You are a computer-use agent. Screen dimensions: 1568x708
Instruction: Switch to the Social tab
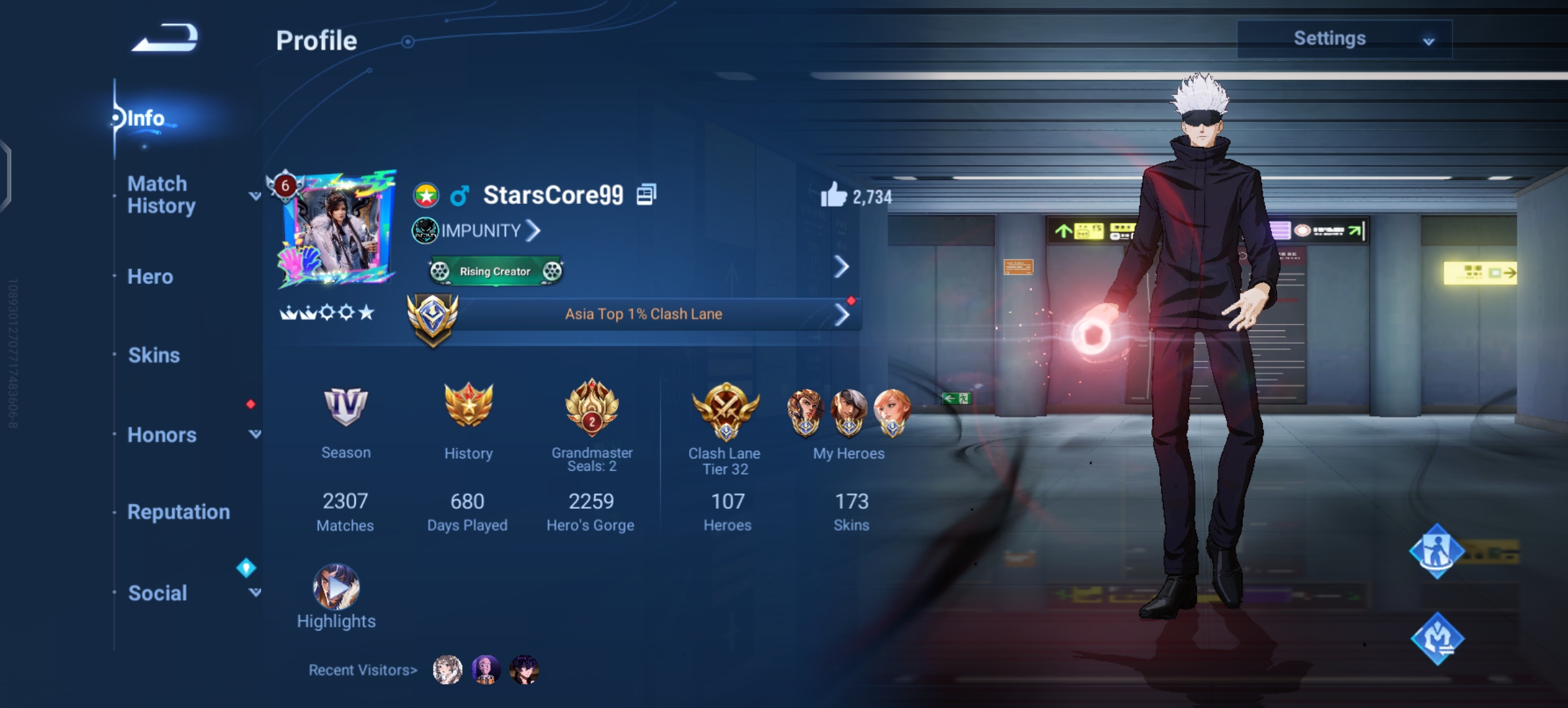157,593
